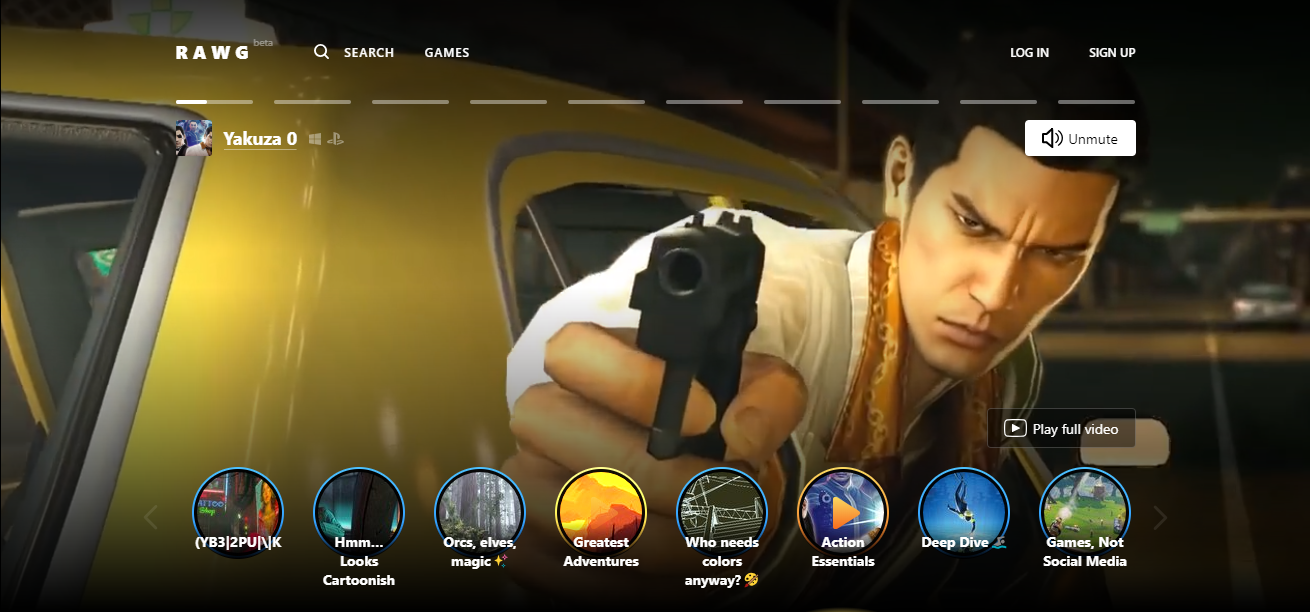This screenshot has height=612, width=1310.
Task: Select the Yakuza 0 cover thumbnail
Action: [194, 138]
